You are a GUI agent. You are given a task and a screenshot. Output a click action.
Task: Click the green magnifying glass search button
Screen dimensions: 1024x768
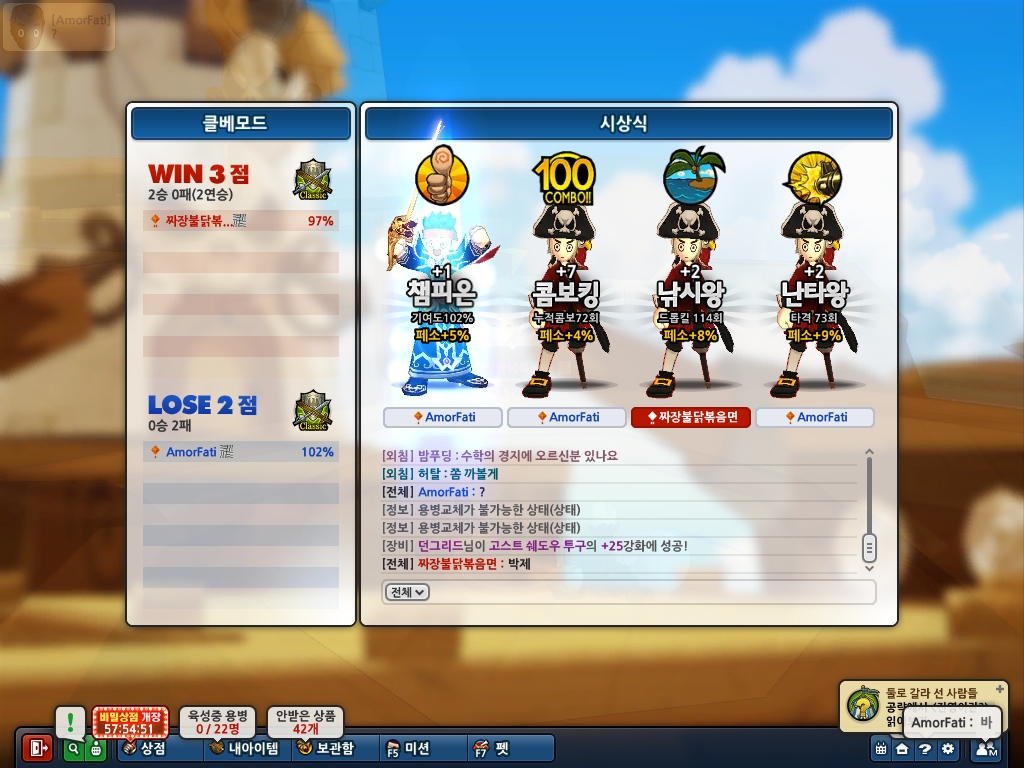coord(73,748)
